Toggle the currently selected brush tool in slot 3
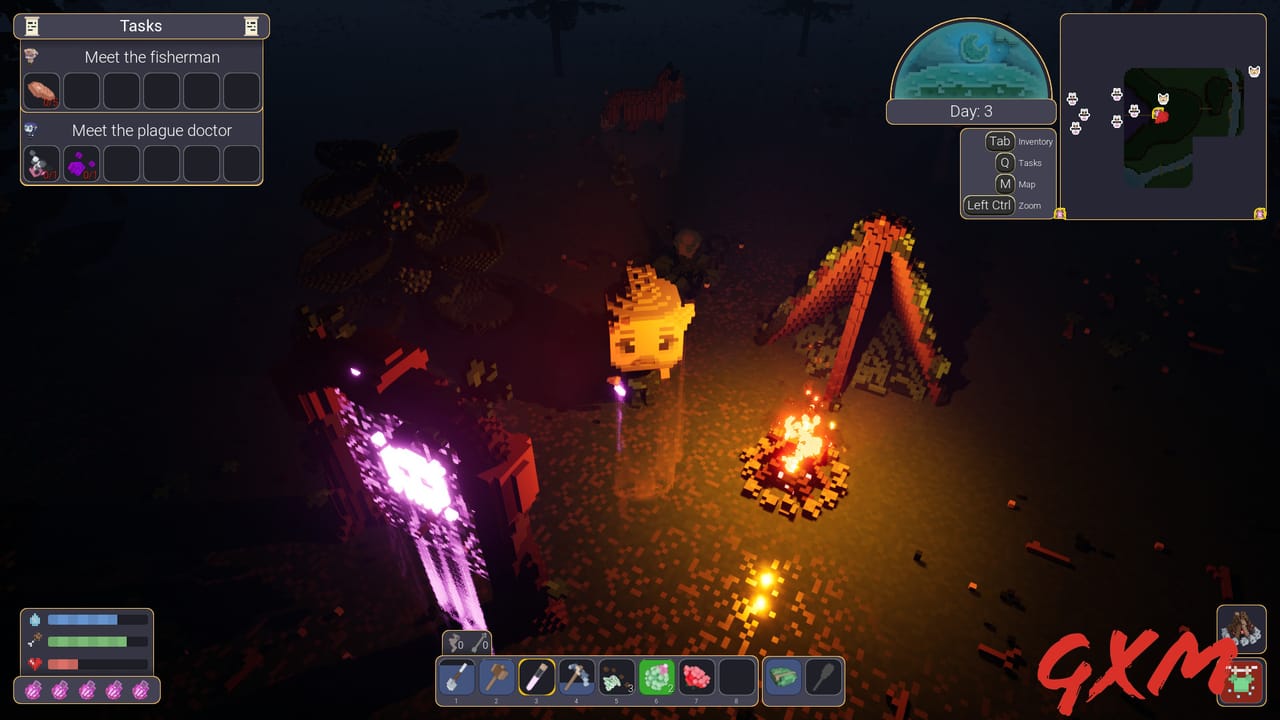 coord(537,677)
